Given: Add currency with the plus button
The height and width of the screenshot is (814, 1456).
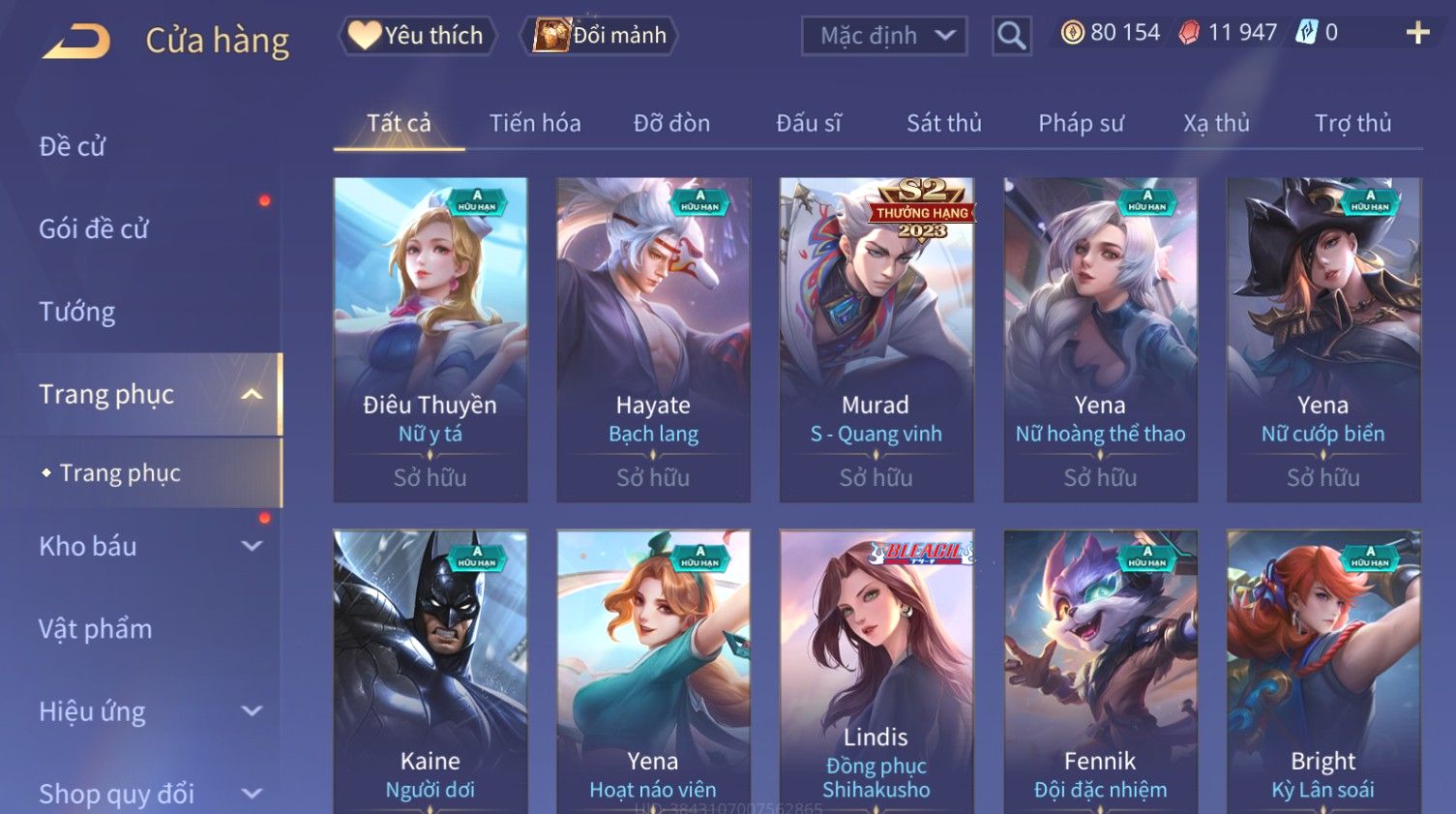Looking at the screenshot, I should [1417, 34].
